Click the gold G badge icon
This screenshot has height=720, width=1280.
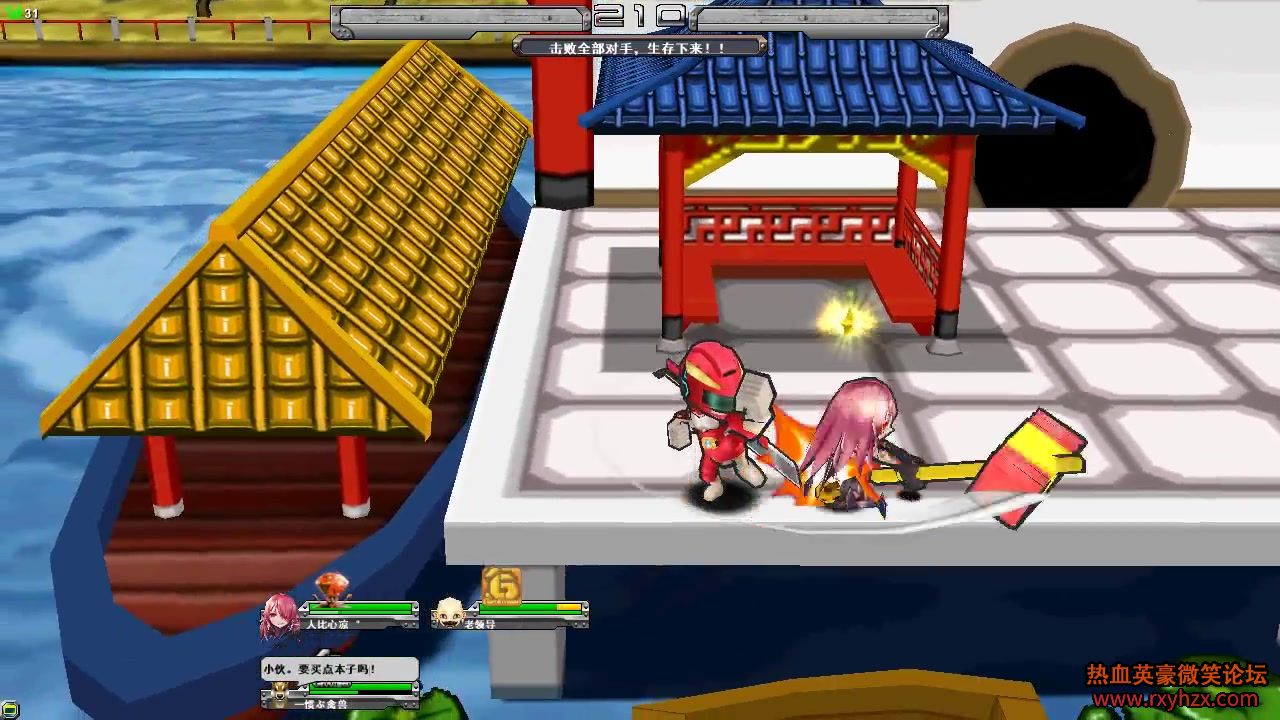pos(501,586)
